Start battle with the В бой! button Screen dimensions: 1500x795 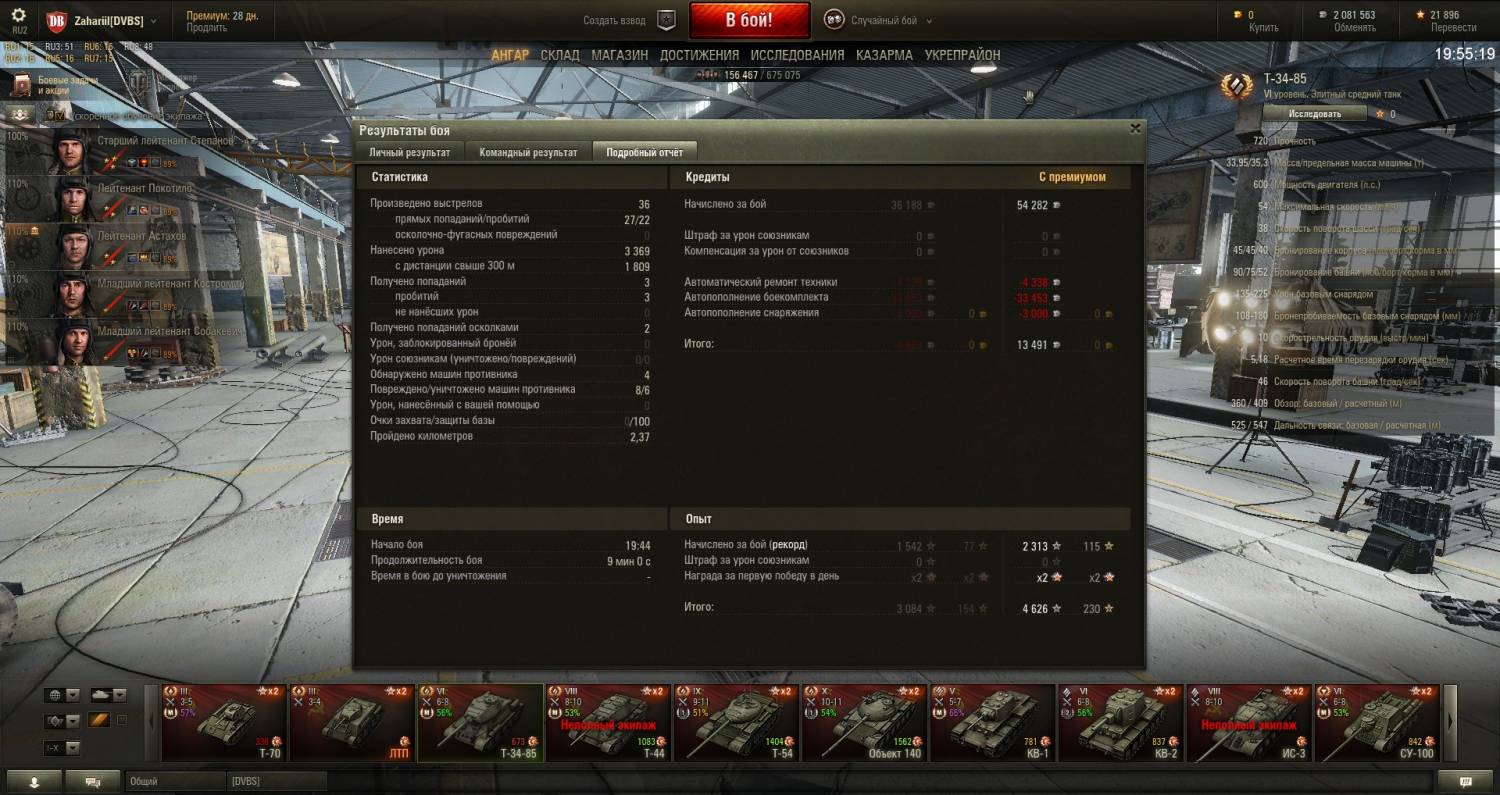(x=749, y=20)
